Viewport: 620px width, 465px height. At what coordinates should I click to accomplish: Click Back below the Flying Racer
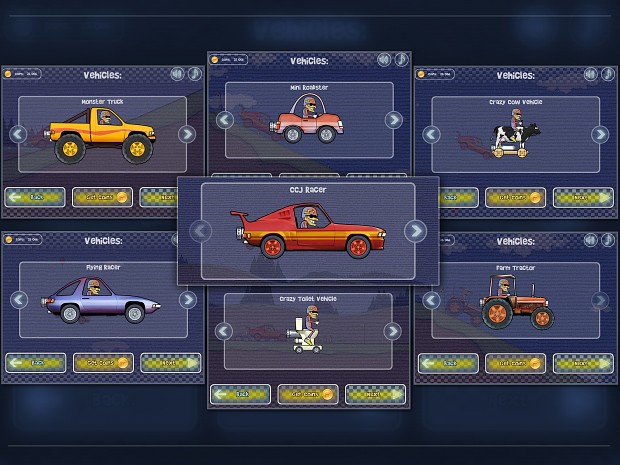(35, 362)
